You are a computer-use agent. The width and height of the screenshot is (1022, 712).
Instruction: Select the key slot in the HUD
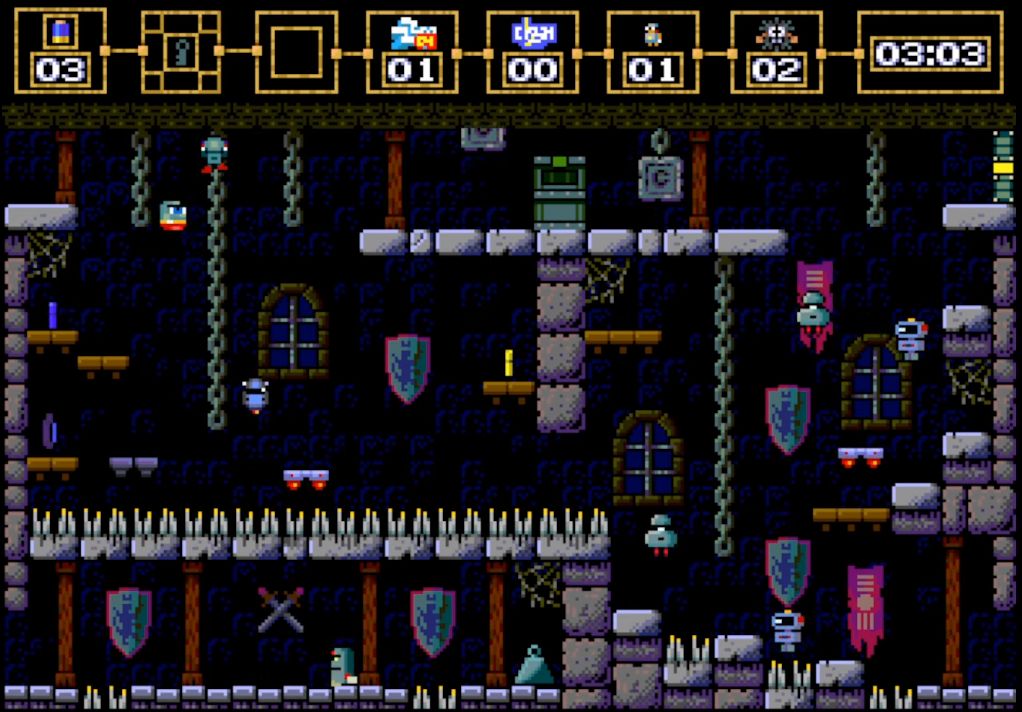tap(181, 51)
